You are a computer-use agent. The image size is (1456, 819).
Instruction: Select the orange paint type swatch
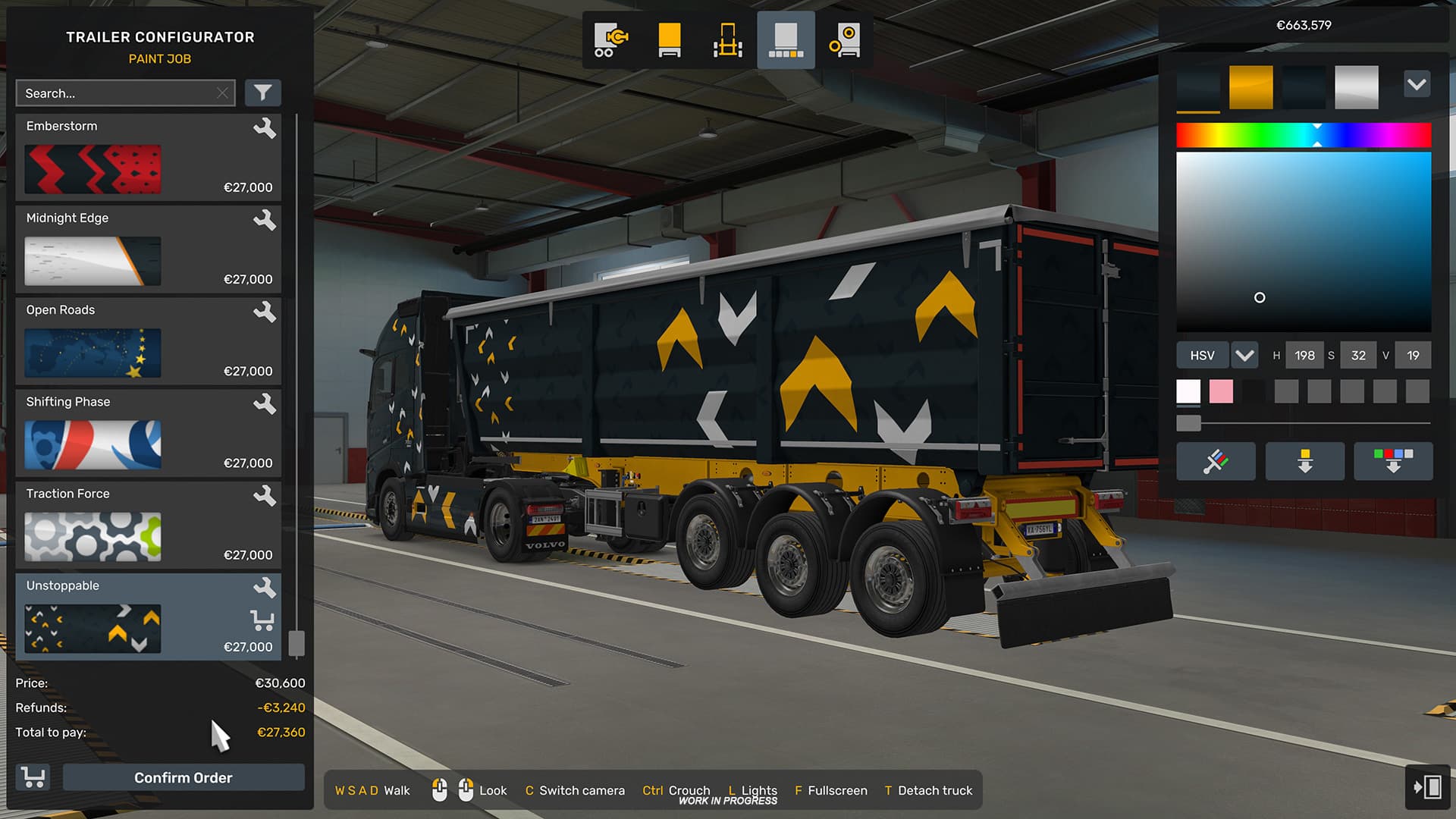1250,86
